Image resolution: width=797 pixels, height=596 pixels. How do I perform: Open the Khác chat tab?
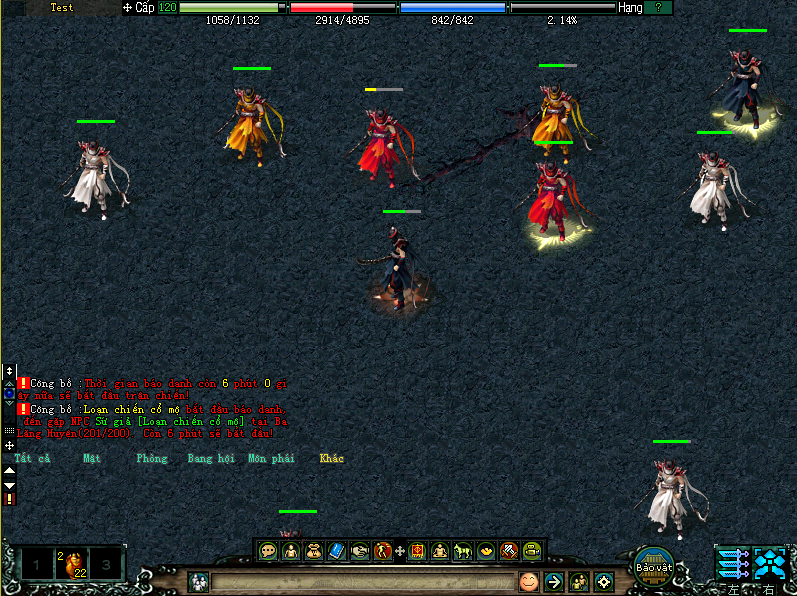click(331, 459)
